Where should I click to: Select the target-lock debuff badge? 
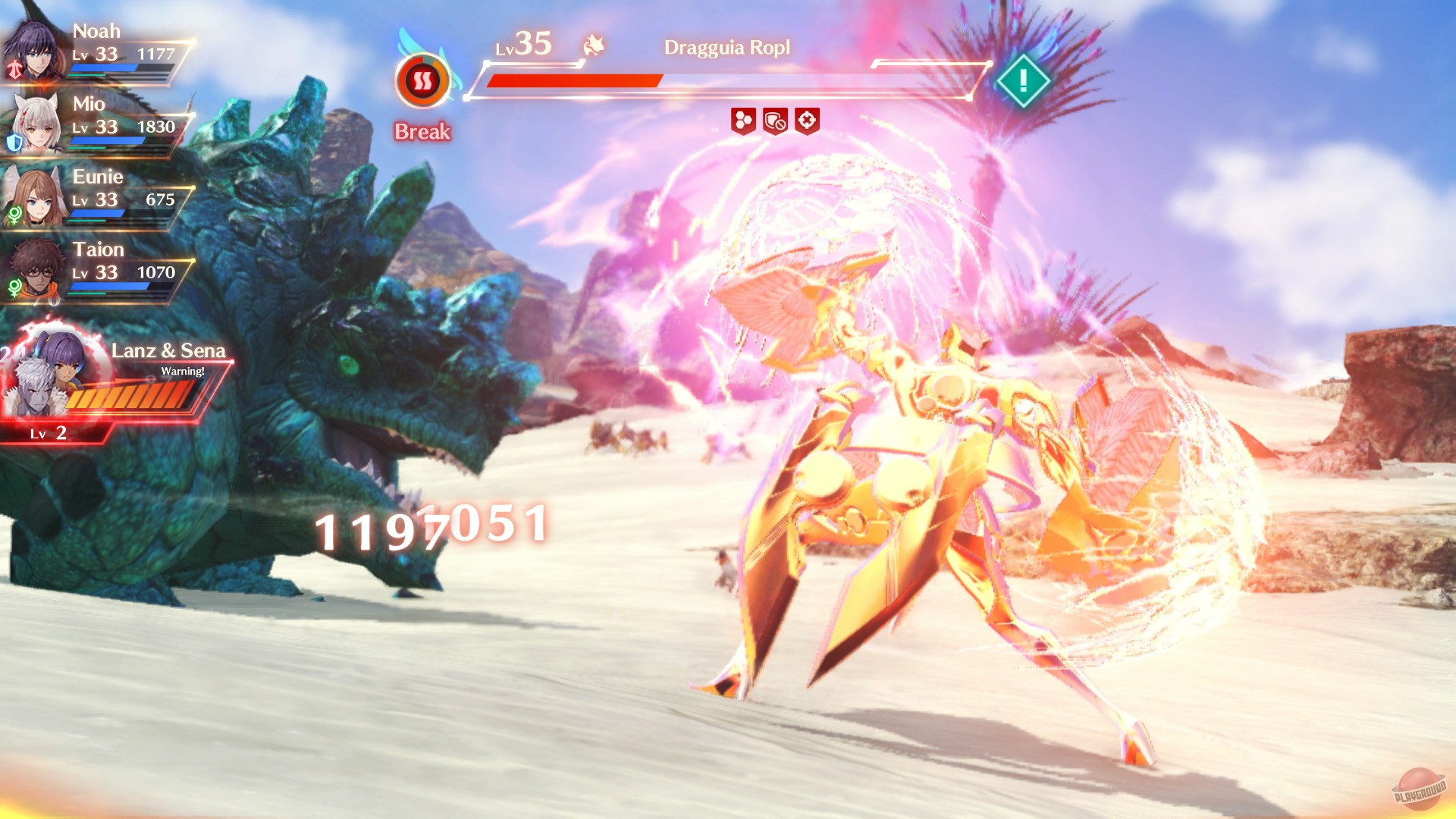(808, 121)
